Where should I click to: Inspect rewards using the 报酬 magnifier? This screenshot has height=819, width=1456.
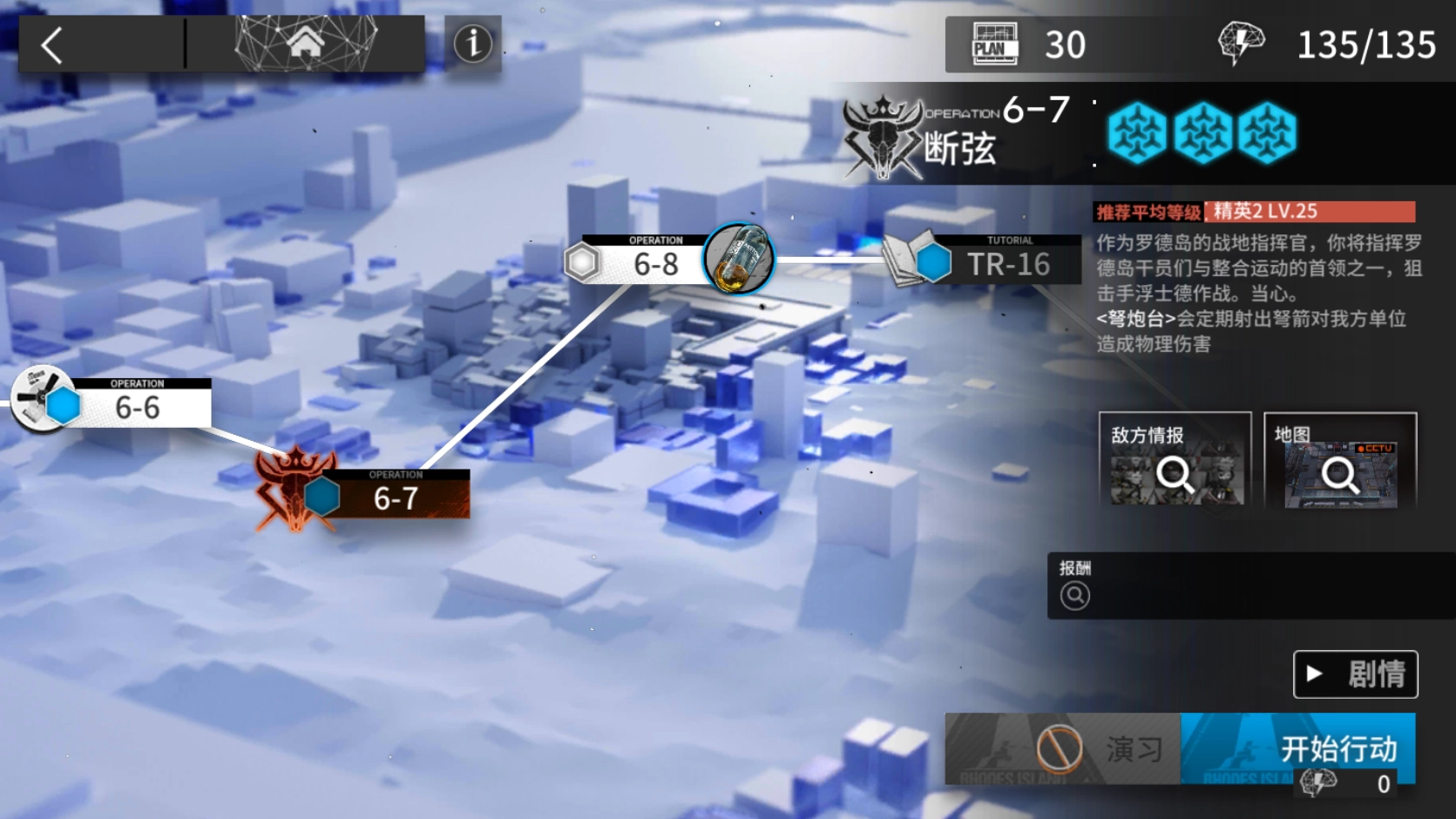pyautogui.click(x=1076, y=595)
